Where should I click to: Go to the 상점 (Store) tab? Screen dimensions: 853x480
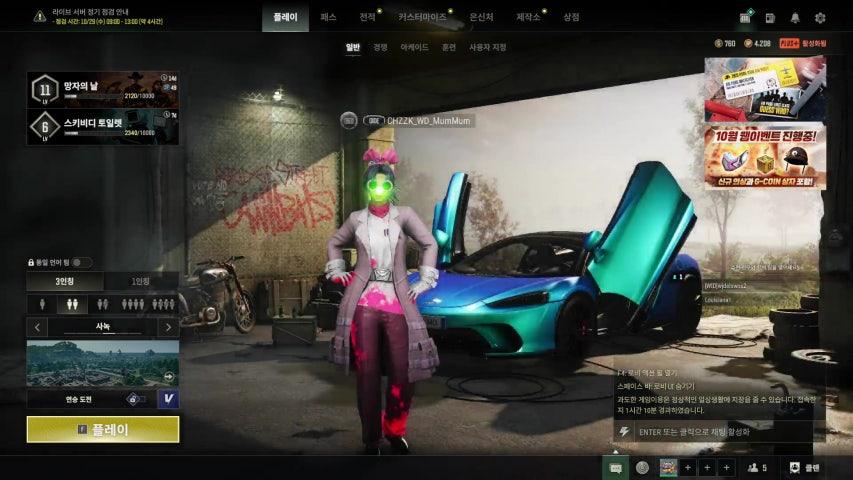571,17
